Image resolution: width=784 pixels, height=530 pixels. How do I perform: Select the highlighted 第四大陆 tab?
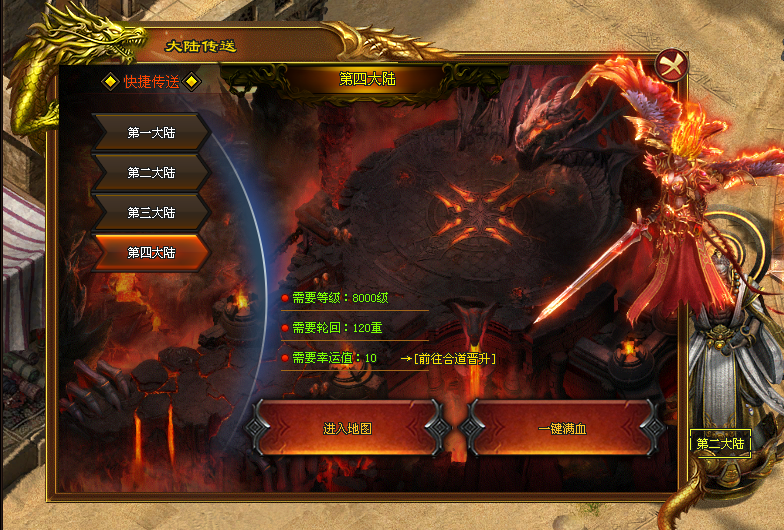point(151,252)
